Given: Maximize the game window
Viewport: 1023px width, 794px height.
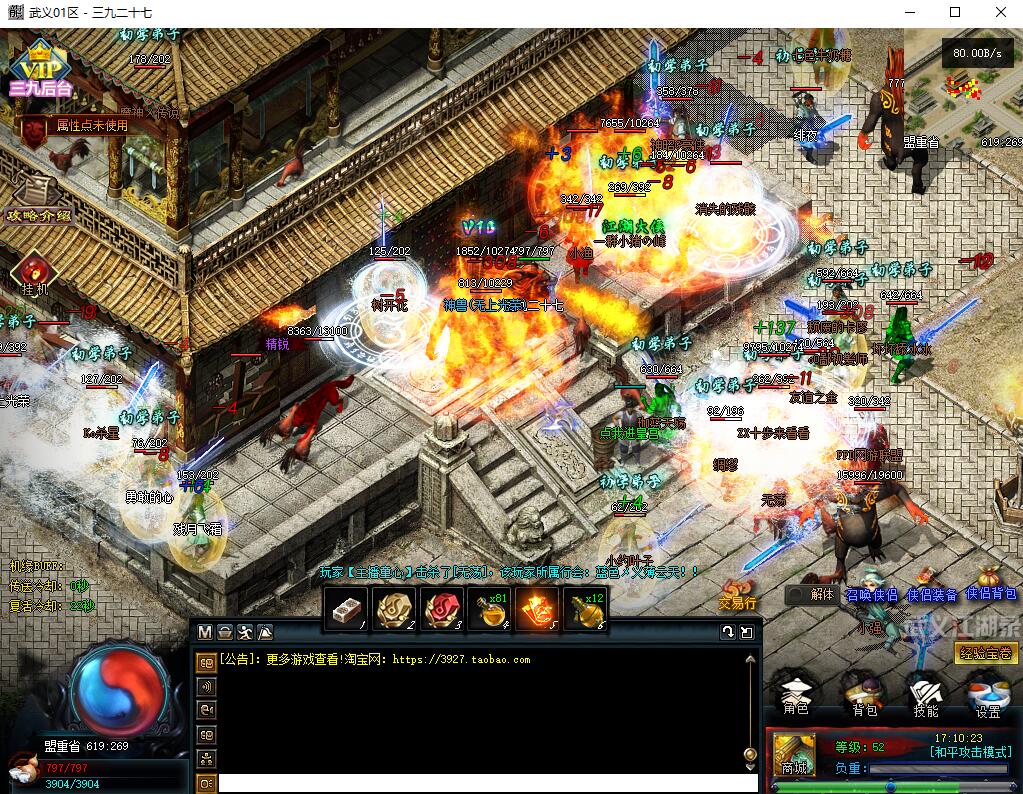Looking at the screenshot, I should tap(954, 12).
